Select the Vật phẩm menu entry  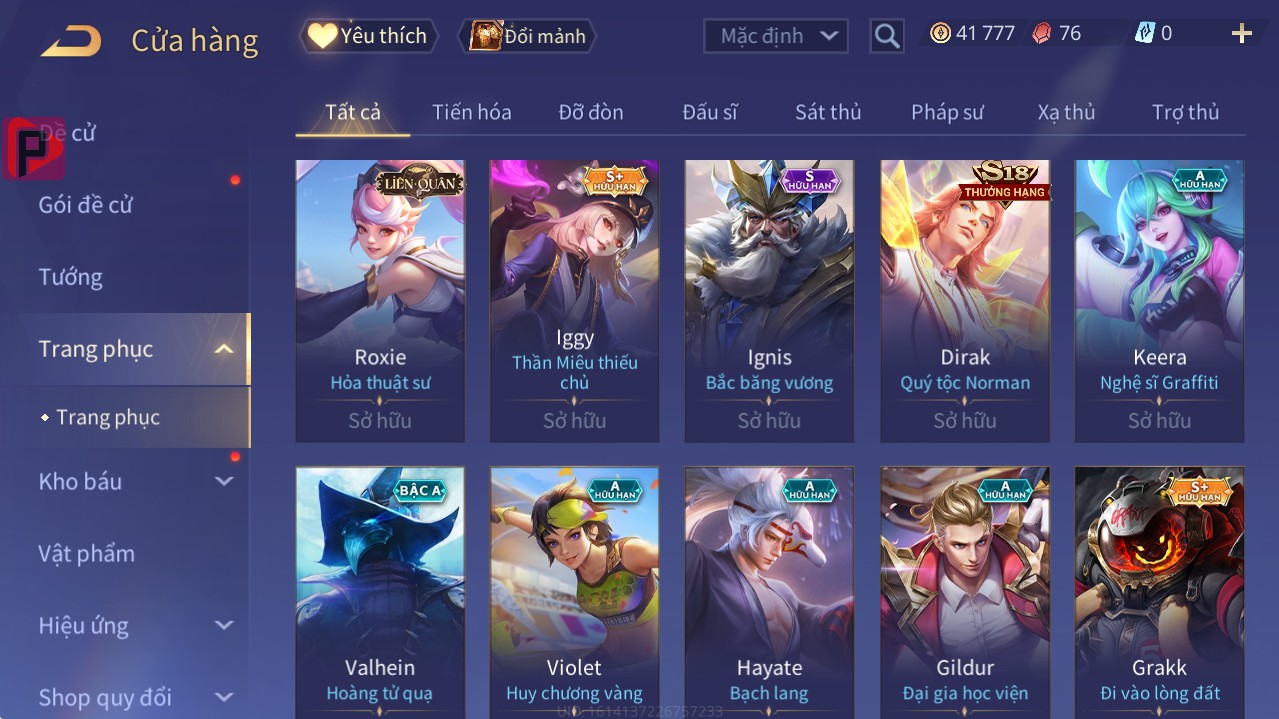point(86,553)
